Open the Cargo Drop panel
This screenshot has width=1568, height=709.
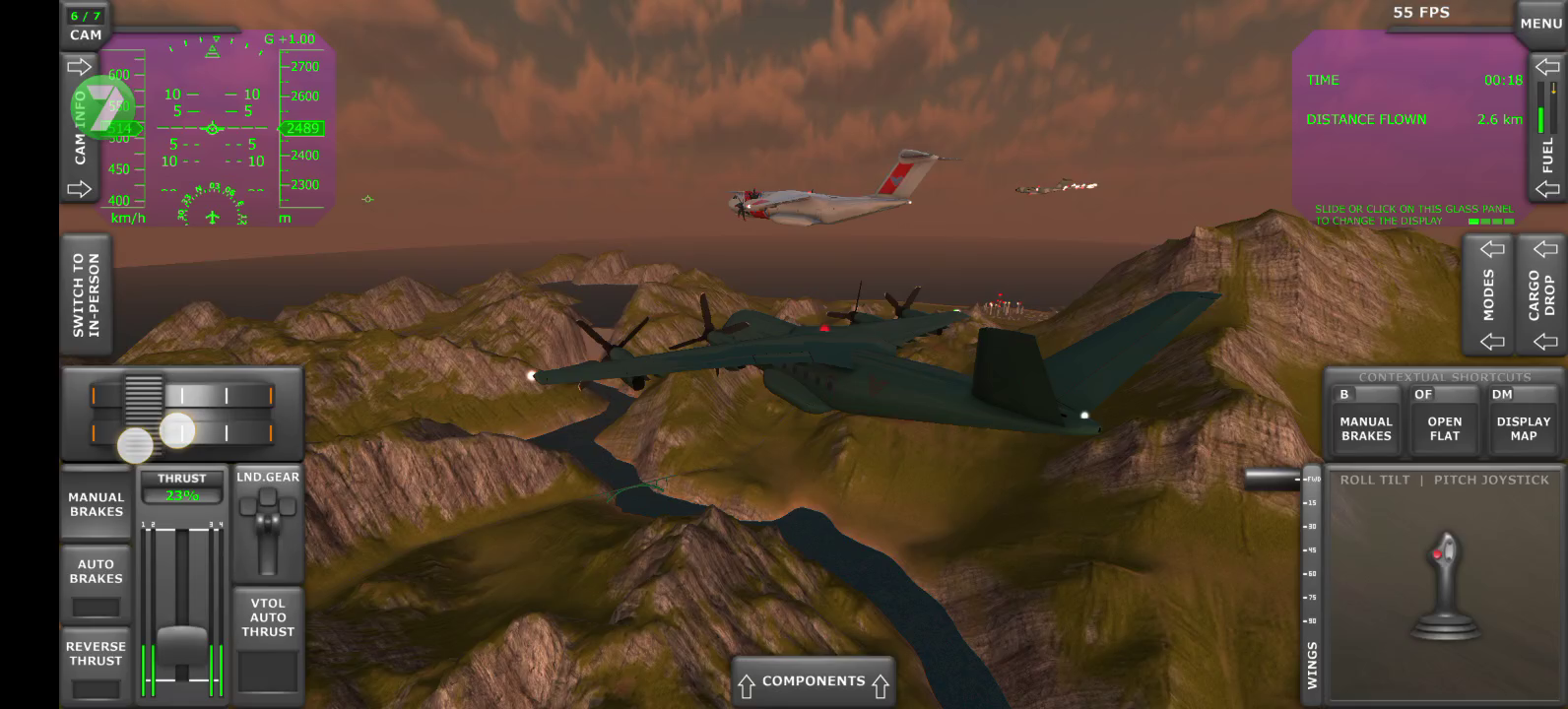pyautogui.click(x=1541, y=294)
